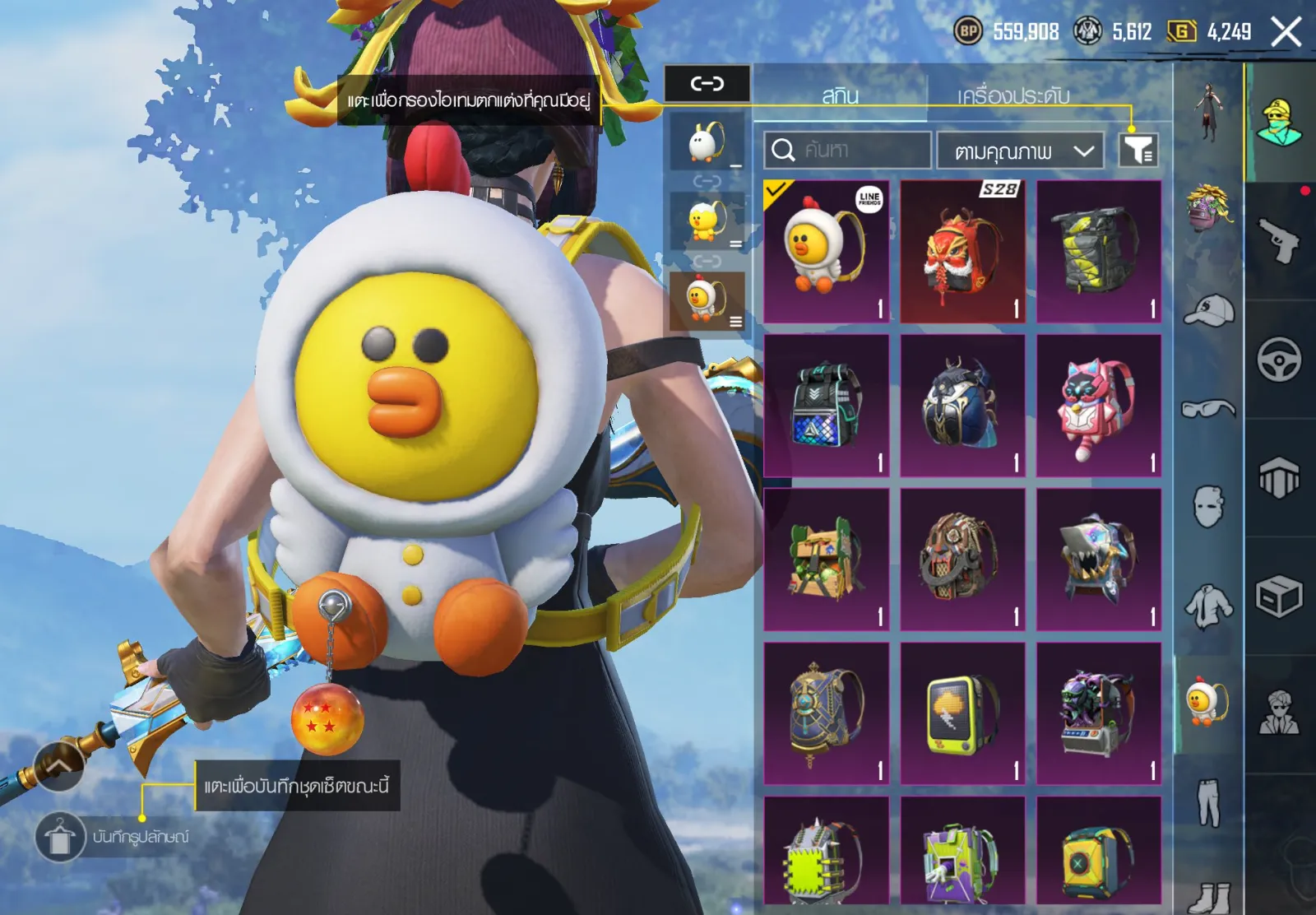Toggle the owned-items filter funnel
The image size is (1316, 915).
coord(1138,151)
